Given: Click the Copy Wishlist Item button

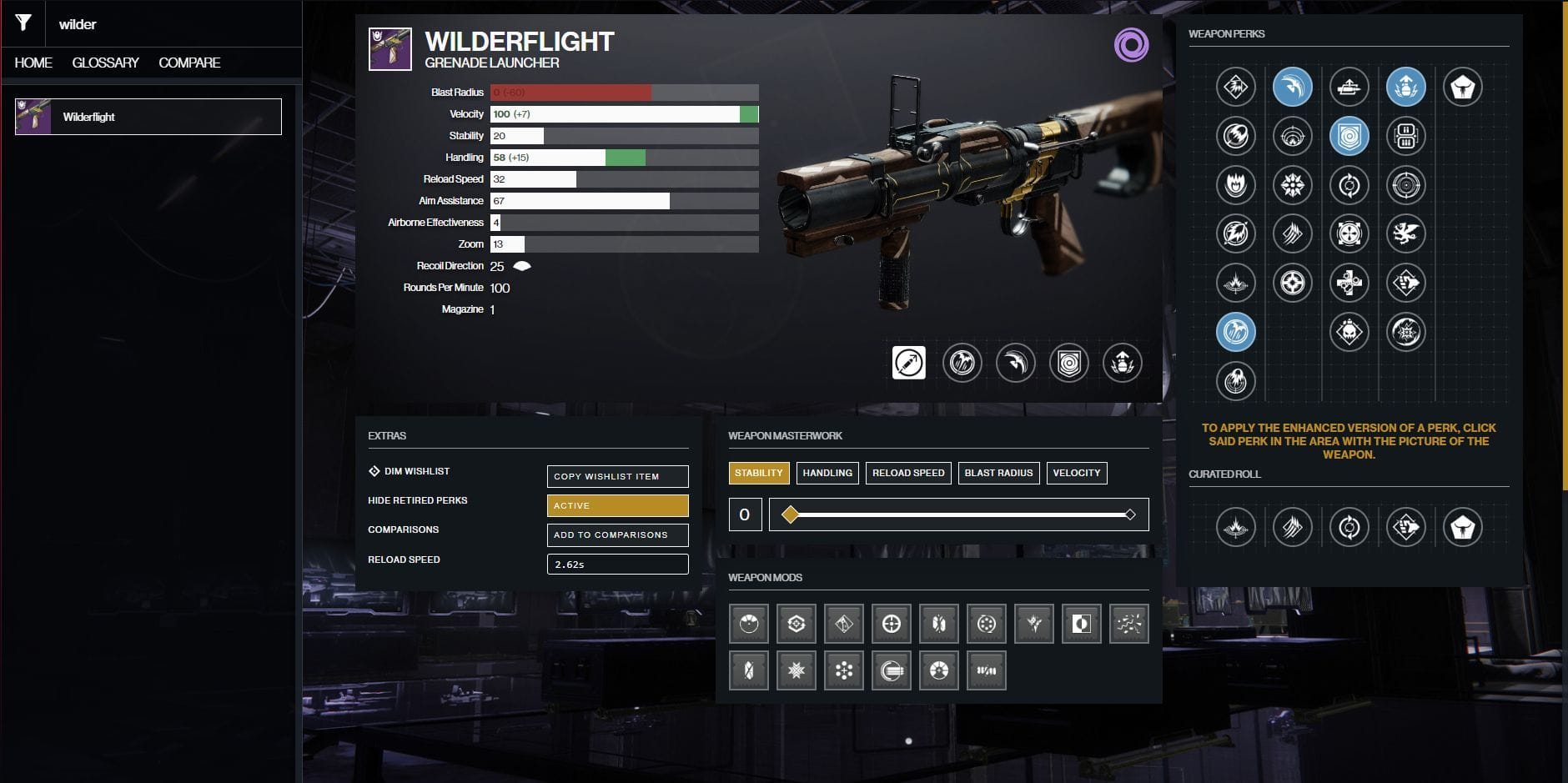Looking at the screenshot, I should [617, 476].
